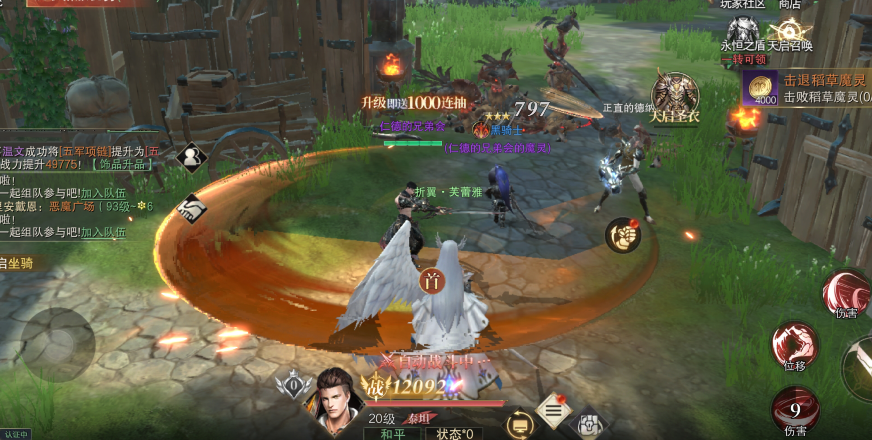This screenshot has width=872, height=440.
Task: Open the 状态*0 status button
Action: point(453,433)
